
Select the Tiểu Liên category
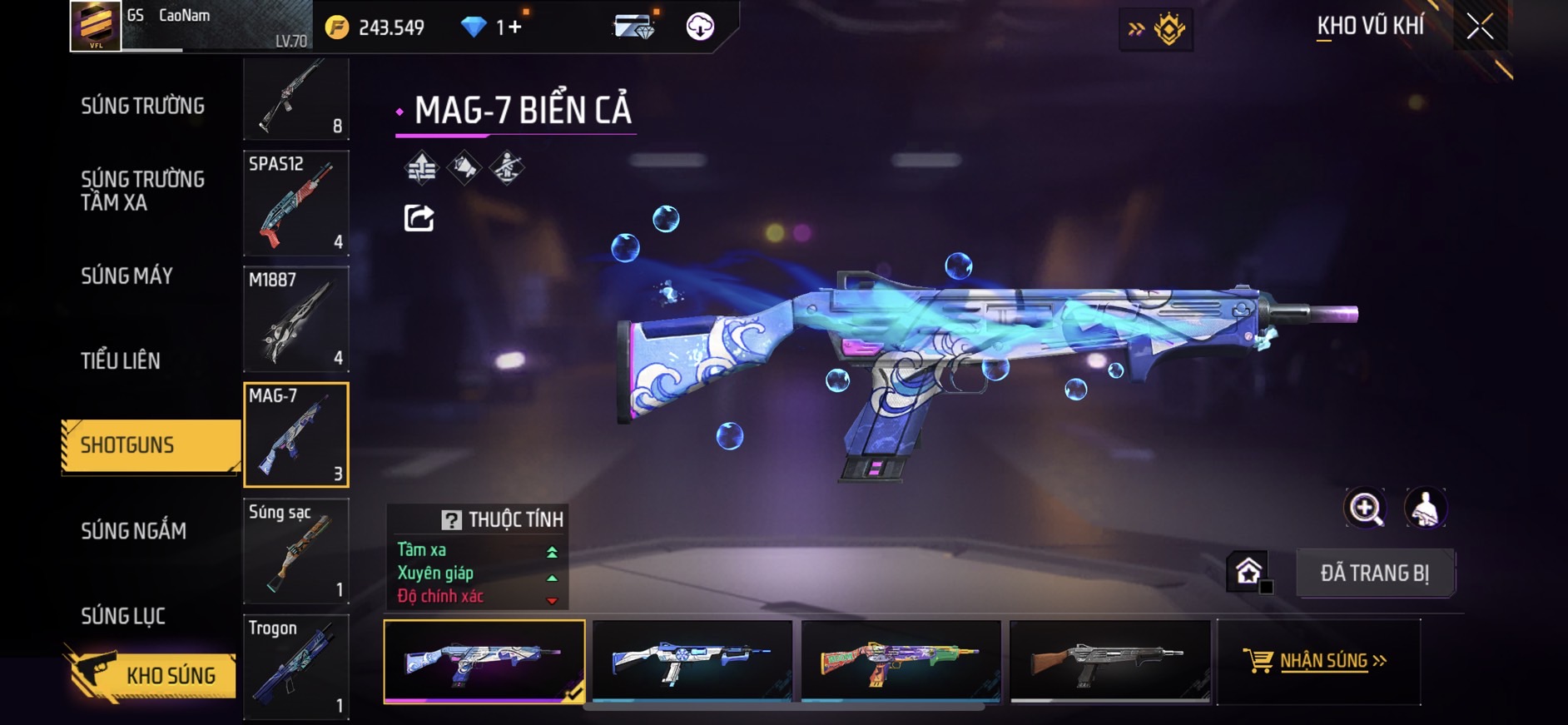(121, 360)
